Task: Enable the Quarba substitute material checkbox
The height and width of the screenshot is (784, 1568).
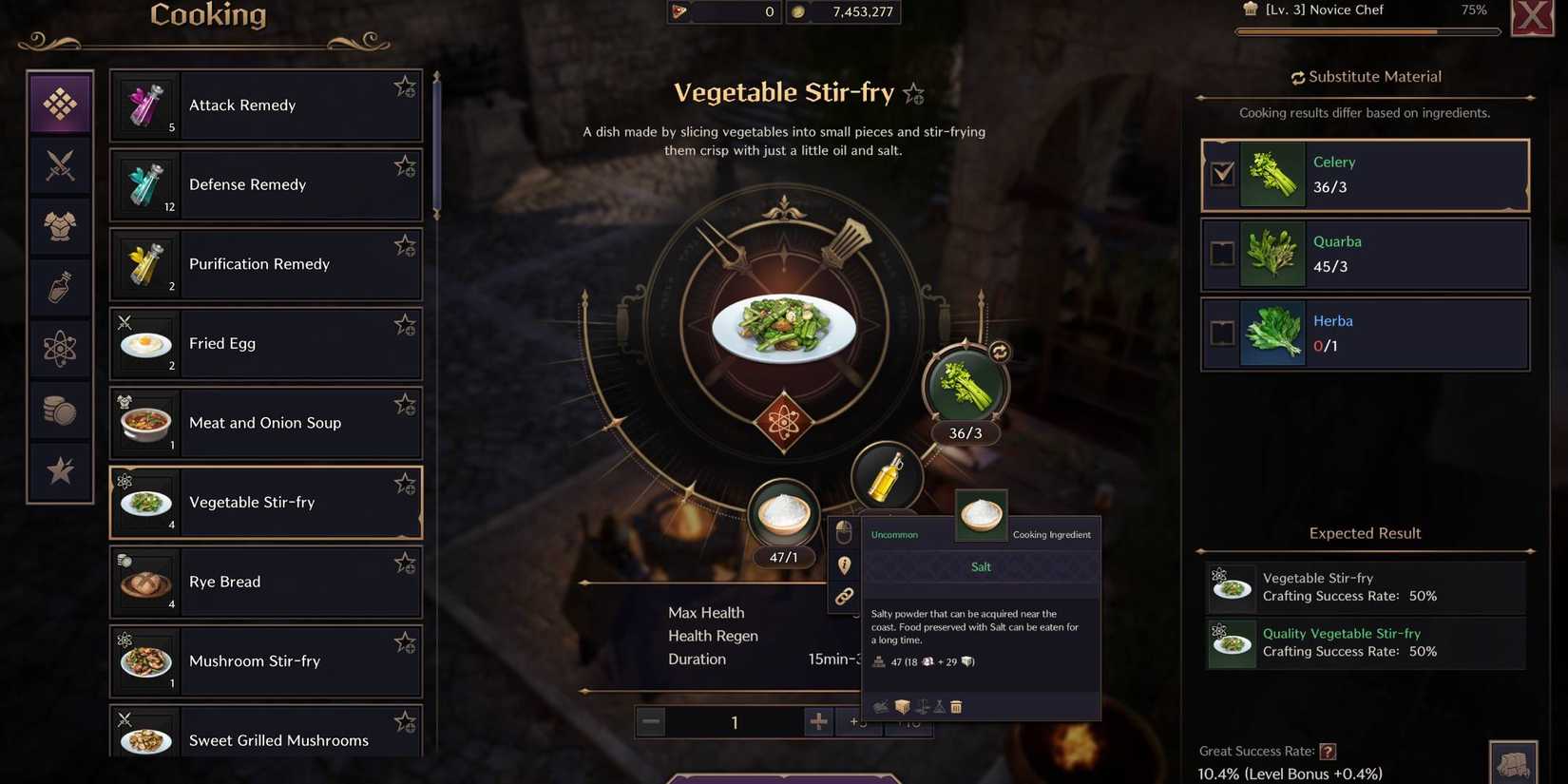Action: 1224,254
